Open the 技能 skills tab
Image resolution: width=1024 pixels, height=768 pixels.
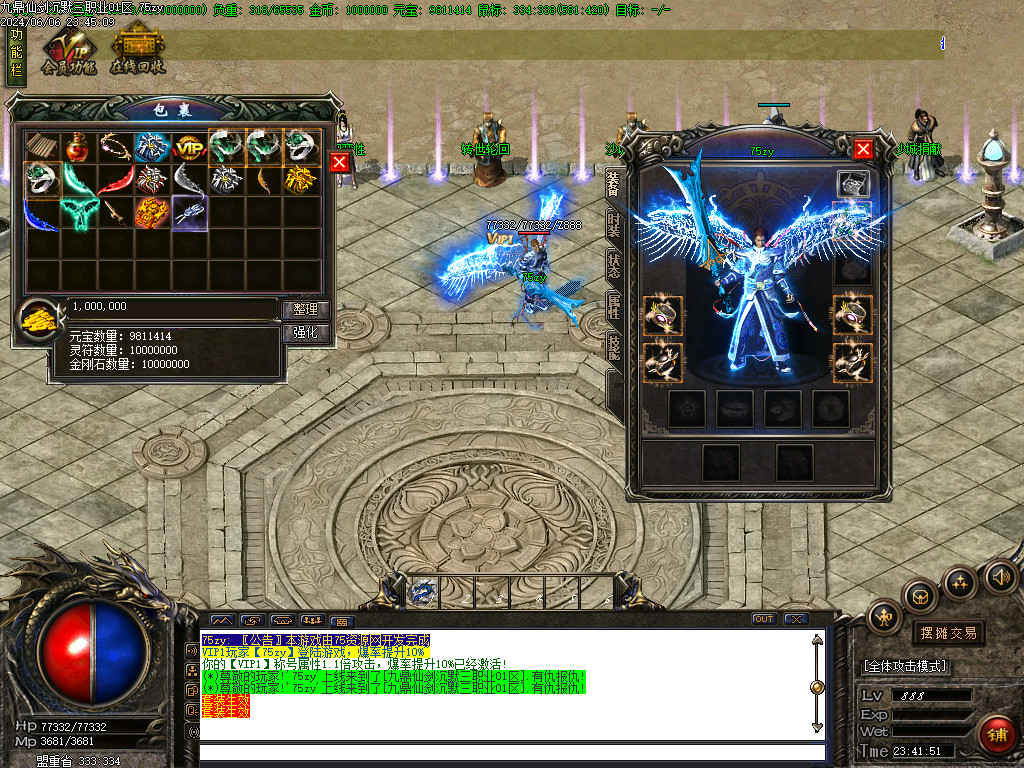coord(613,347)
